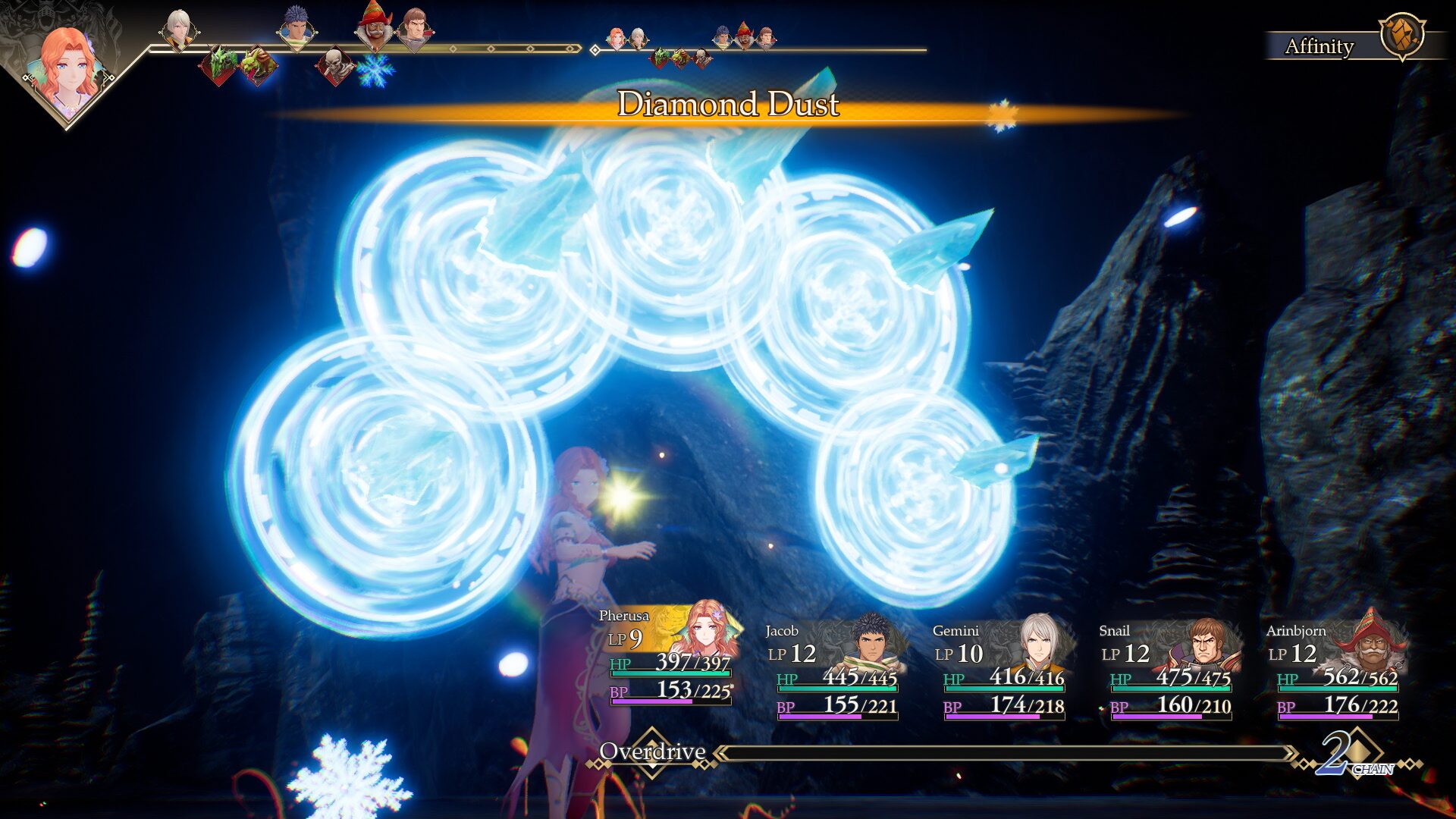Click the snowflake marker on the timeline
Image resolution: width=1456 pixels, height=819 pixels.
click(375, 70)
